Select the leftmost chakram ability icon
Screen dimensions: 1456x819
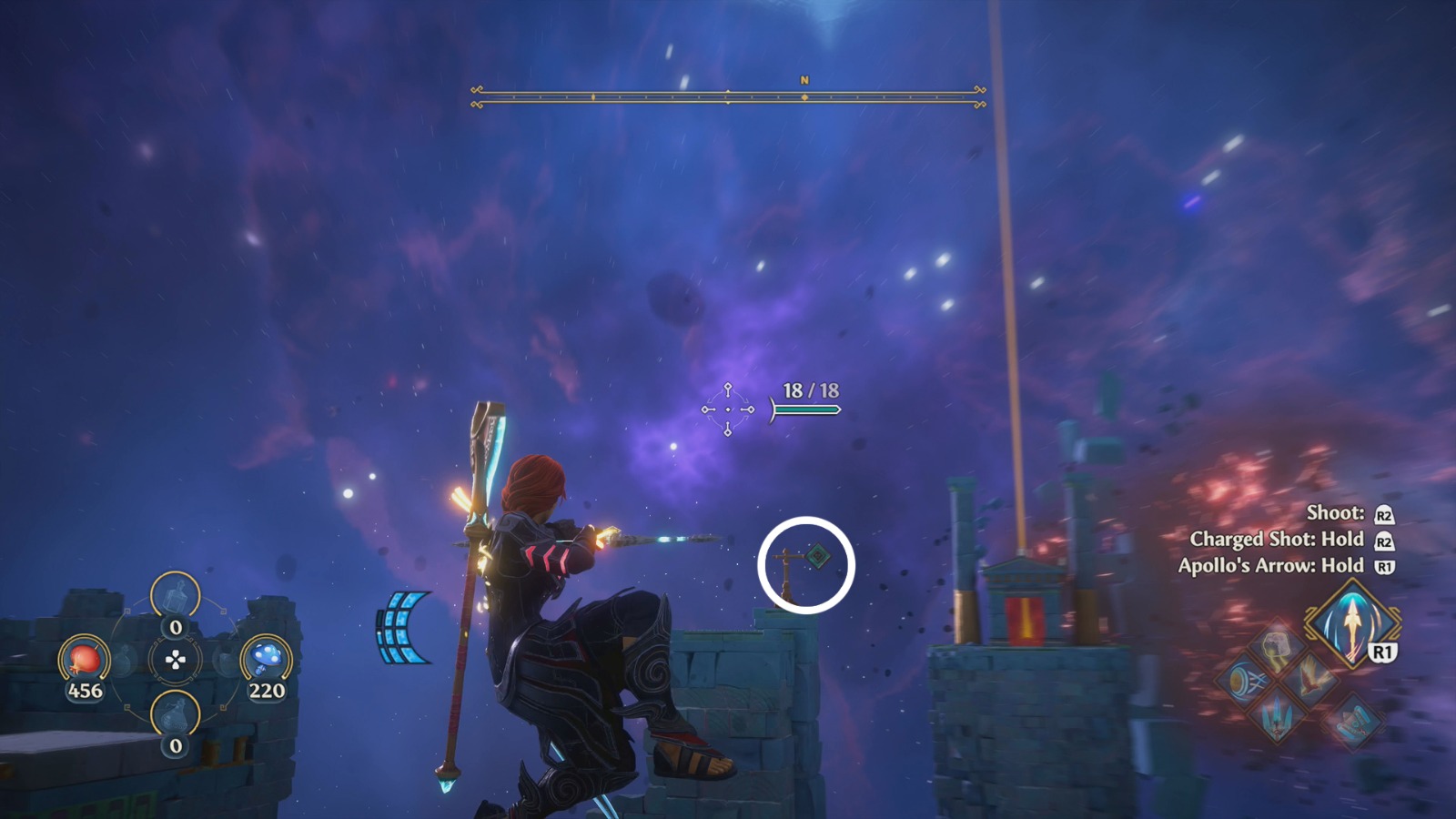point(1244,680)
